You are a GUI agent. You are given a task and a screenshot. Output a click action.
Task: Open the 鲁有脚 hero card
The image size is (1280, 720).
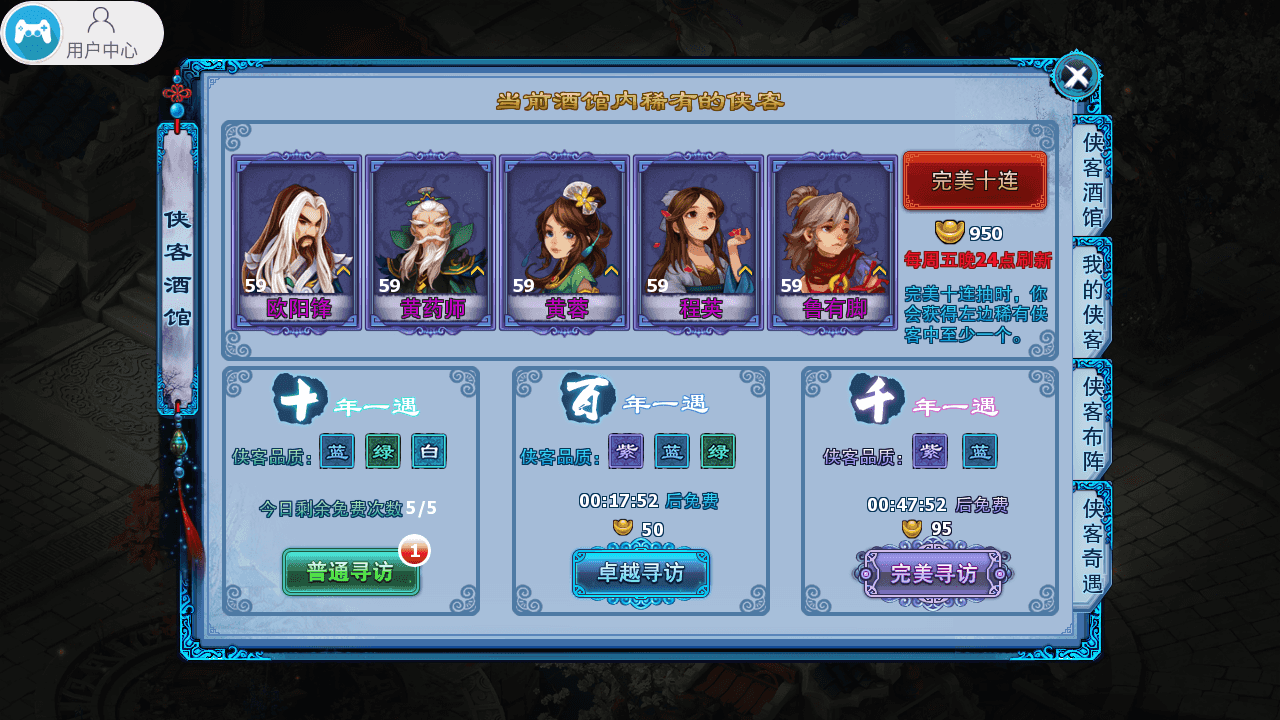833,242
